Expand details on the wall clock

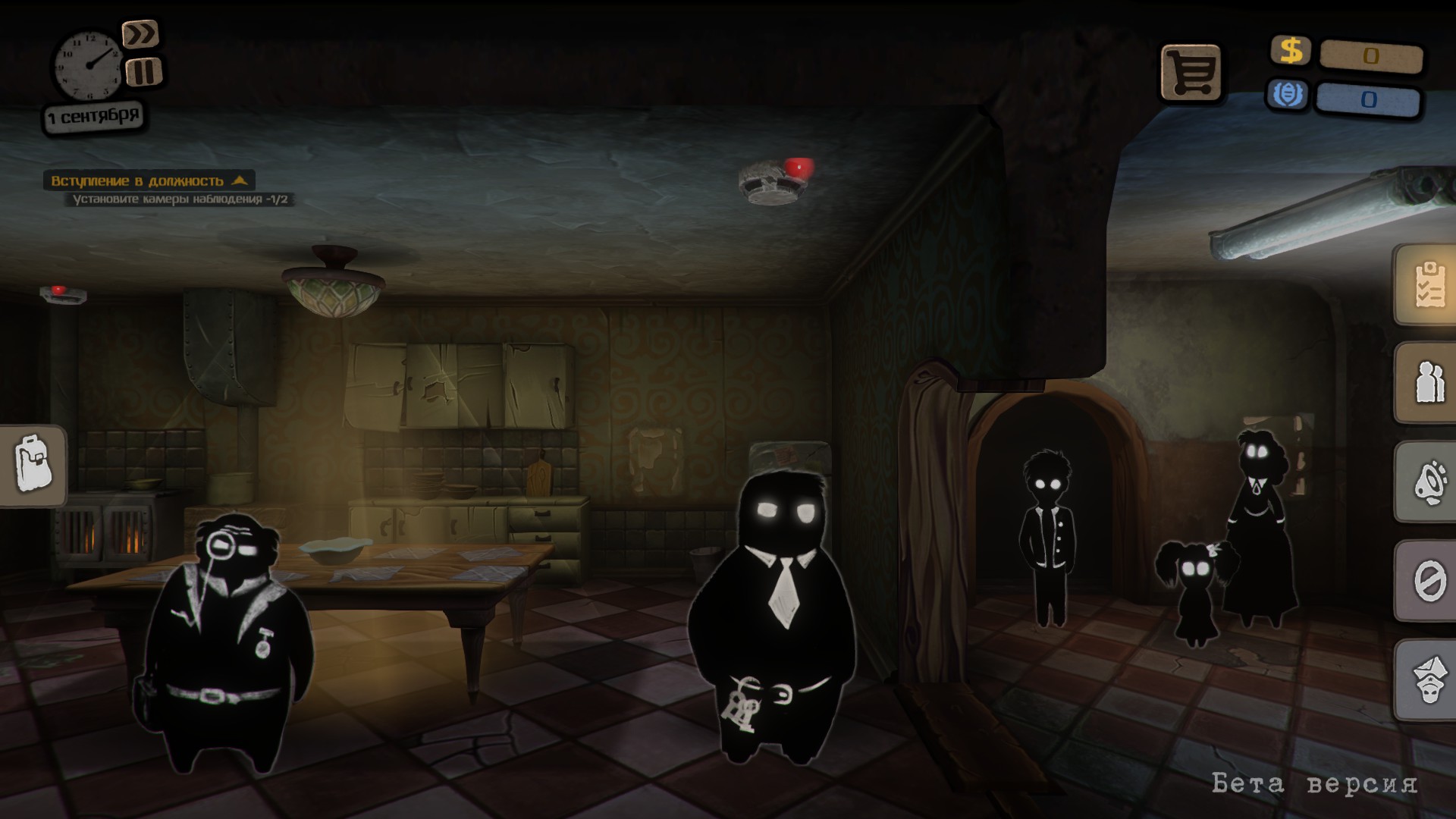(x=89, y=64)
